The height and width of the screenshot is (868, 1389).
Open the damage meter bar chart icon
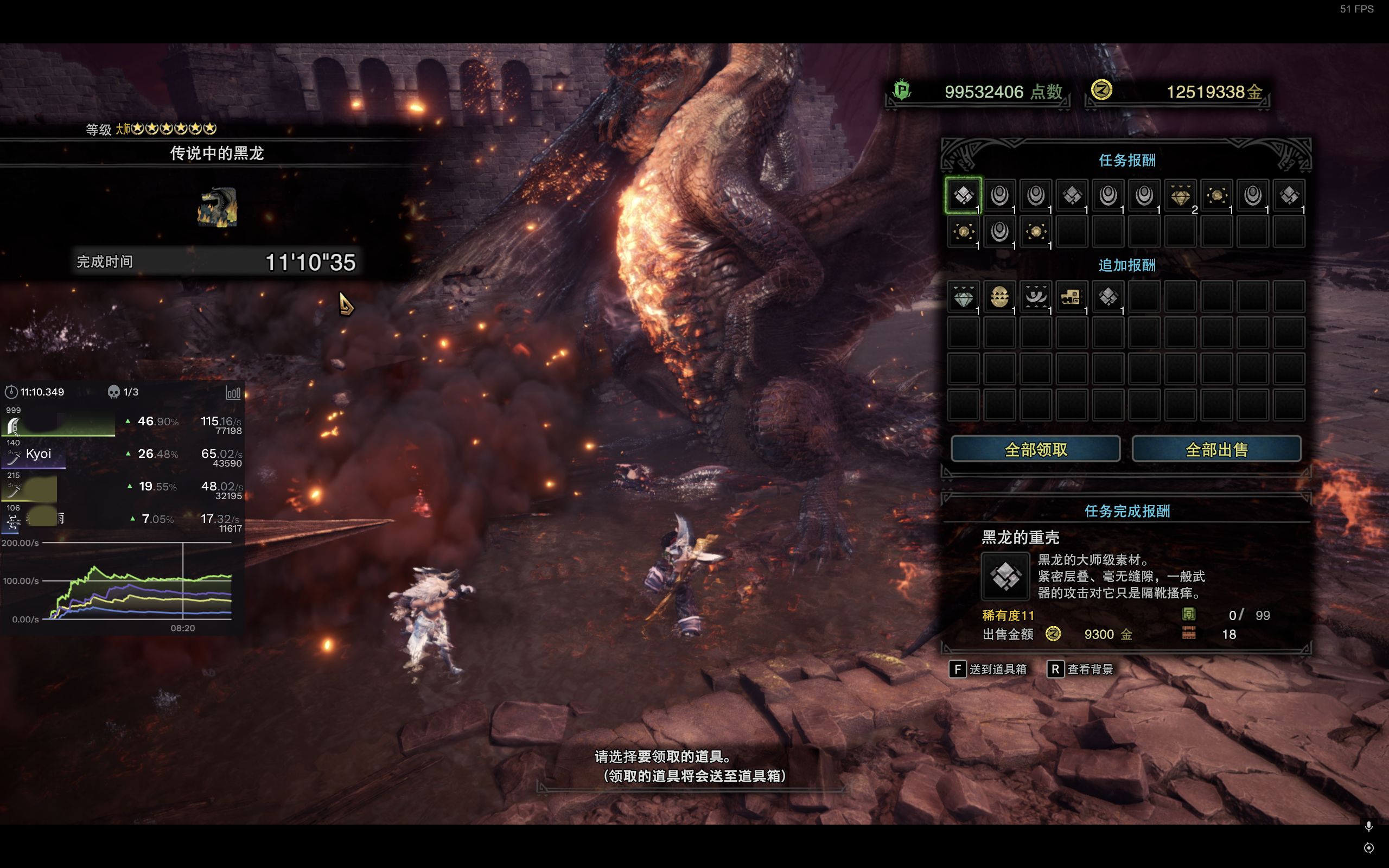point(233,393)
